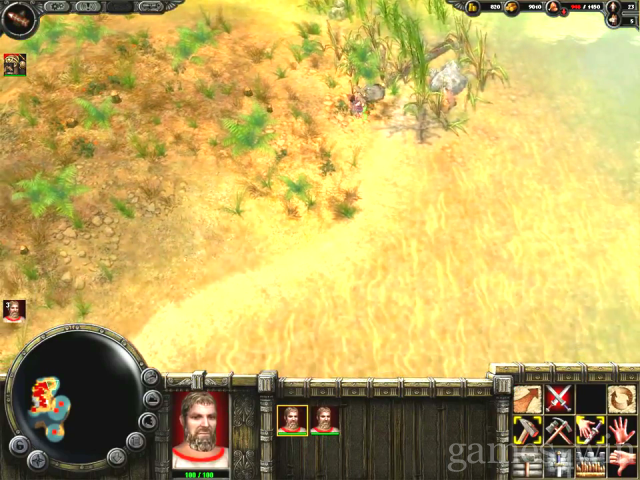Image resolution: width=640 pixels, height=480 pixels.
Task: Pick the hammer over stone wall icon
Action: 528,464
